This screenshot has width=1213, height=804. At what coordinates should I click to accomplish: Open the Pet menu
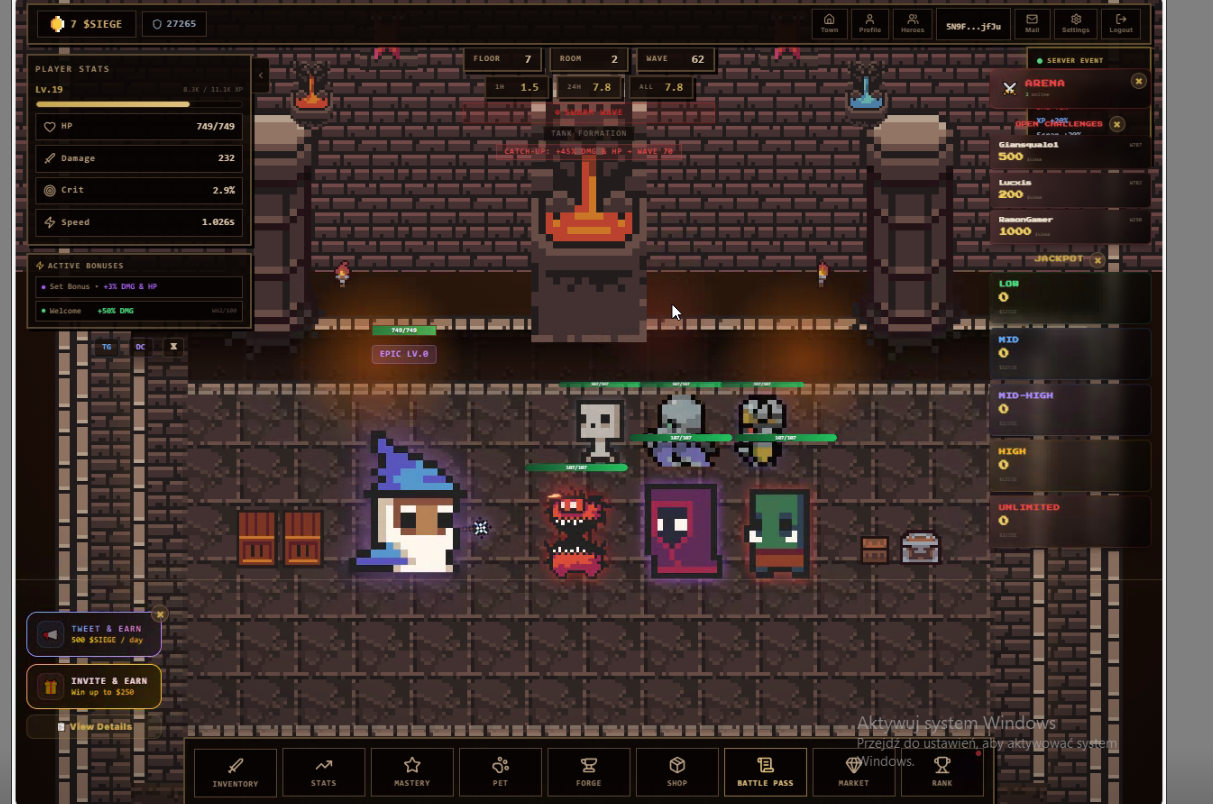coord(500,772)
